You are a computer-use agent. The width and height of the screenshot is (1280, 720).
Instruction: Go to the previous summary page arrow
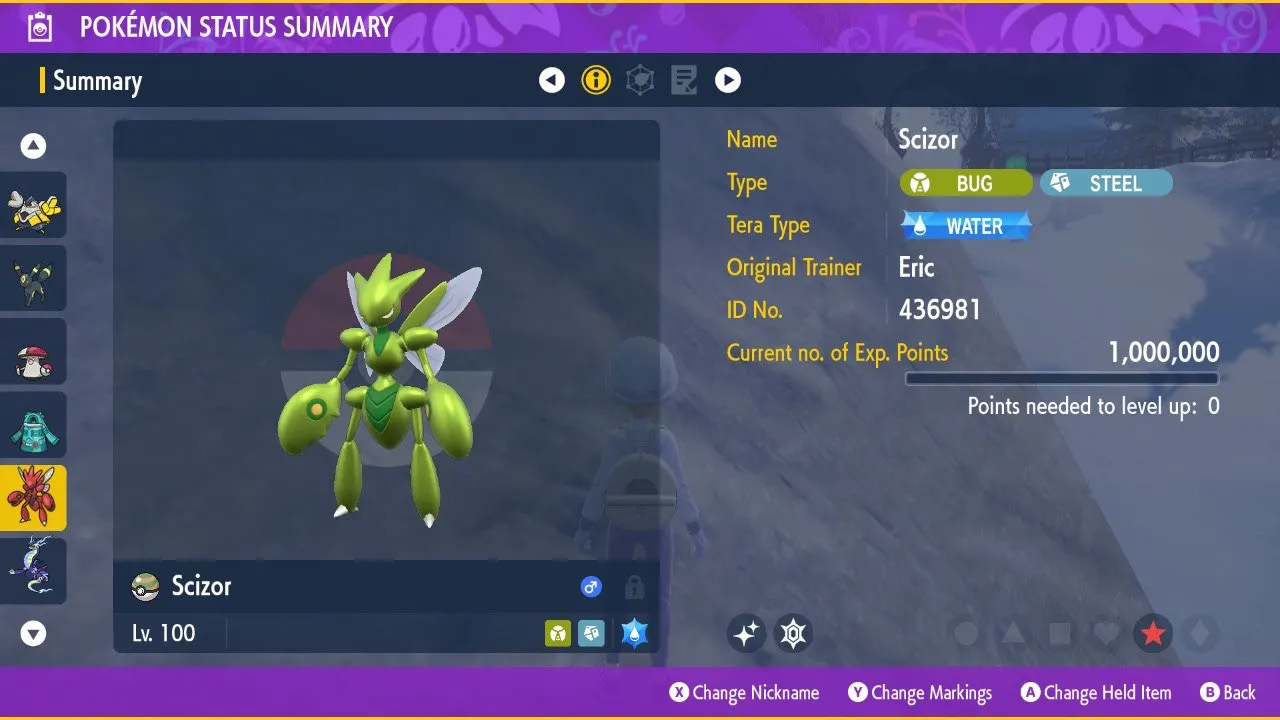[x=552, y=80]
